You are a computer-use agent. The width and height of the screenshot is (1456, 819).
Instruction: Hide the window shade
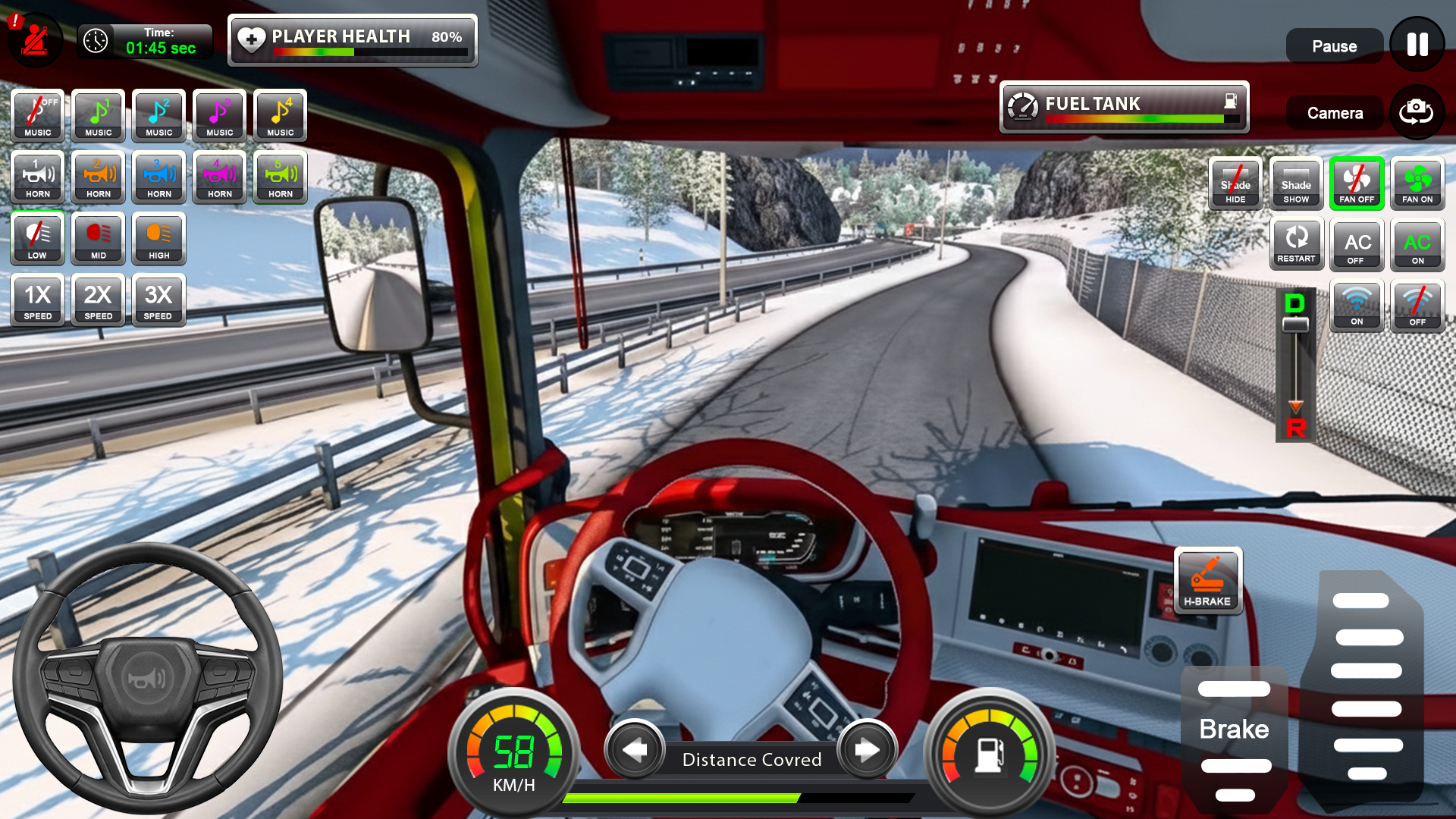pos(1235,183)
